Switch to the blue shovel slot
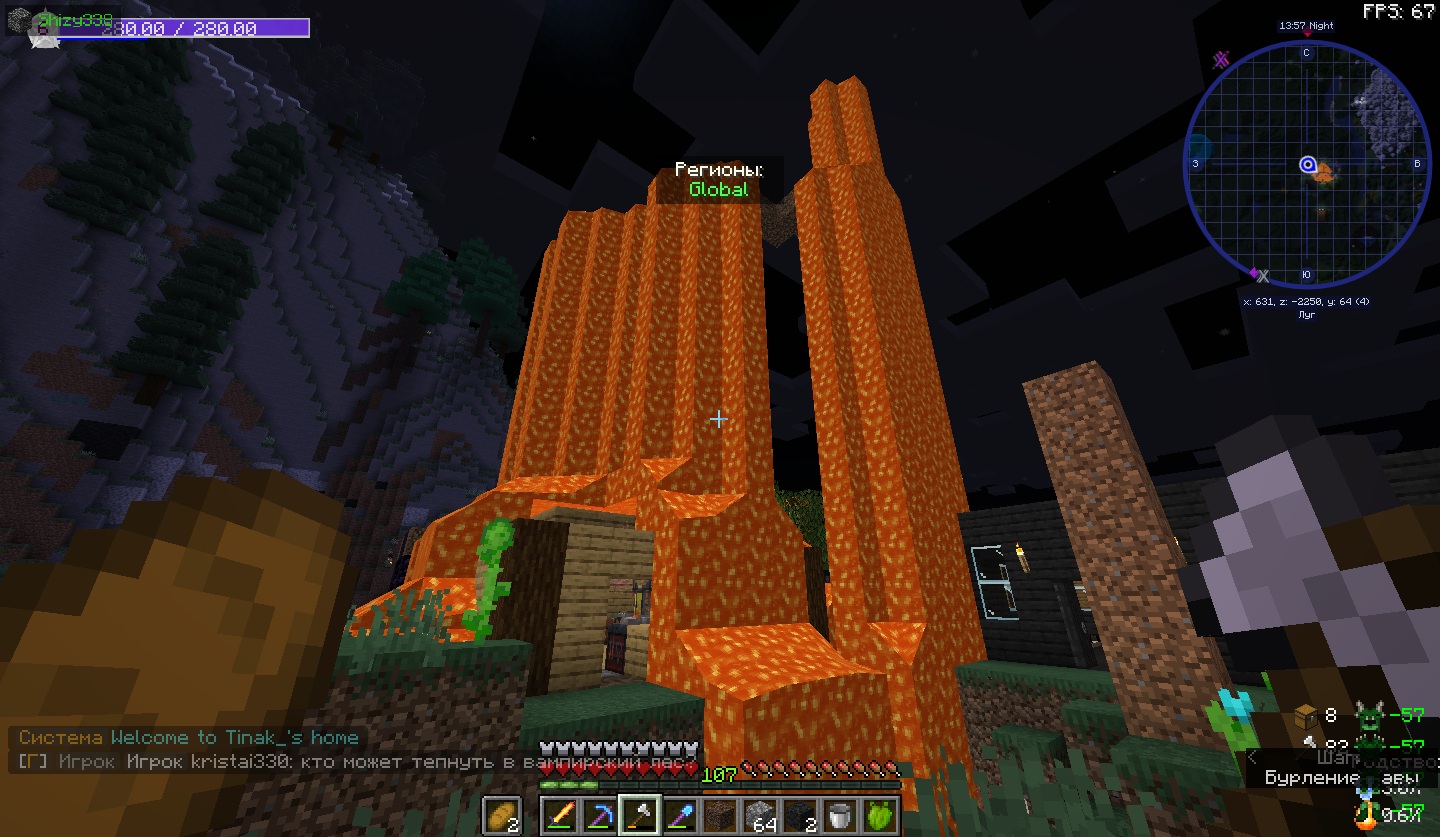Image resolution: width=1440 pixels, height=837 pixels. tap(681, 815)
